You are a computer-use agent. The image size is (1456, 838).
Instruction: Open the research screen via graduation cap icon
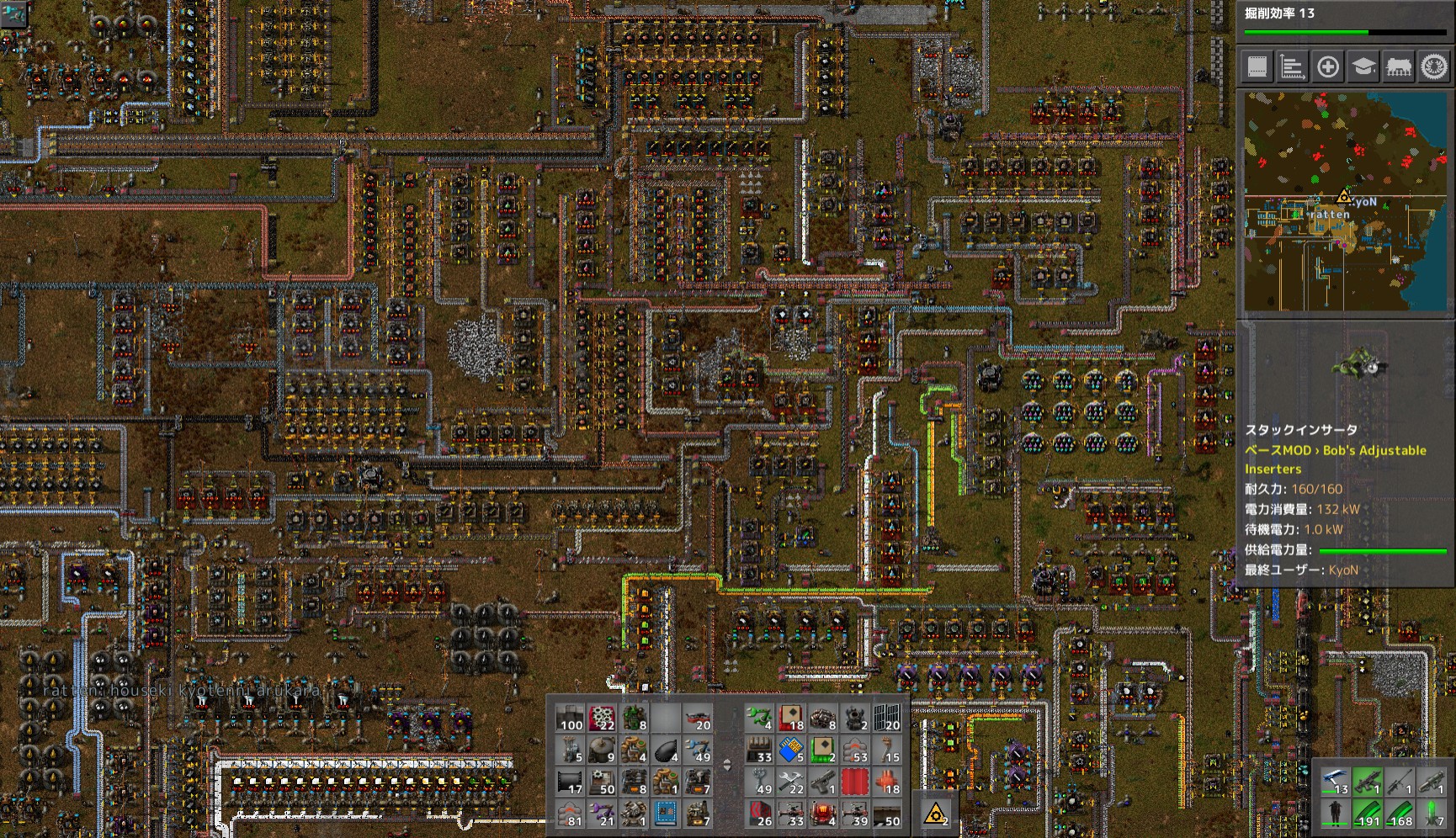click(1363, 67)
